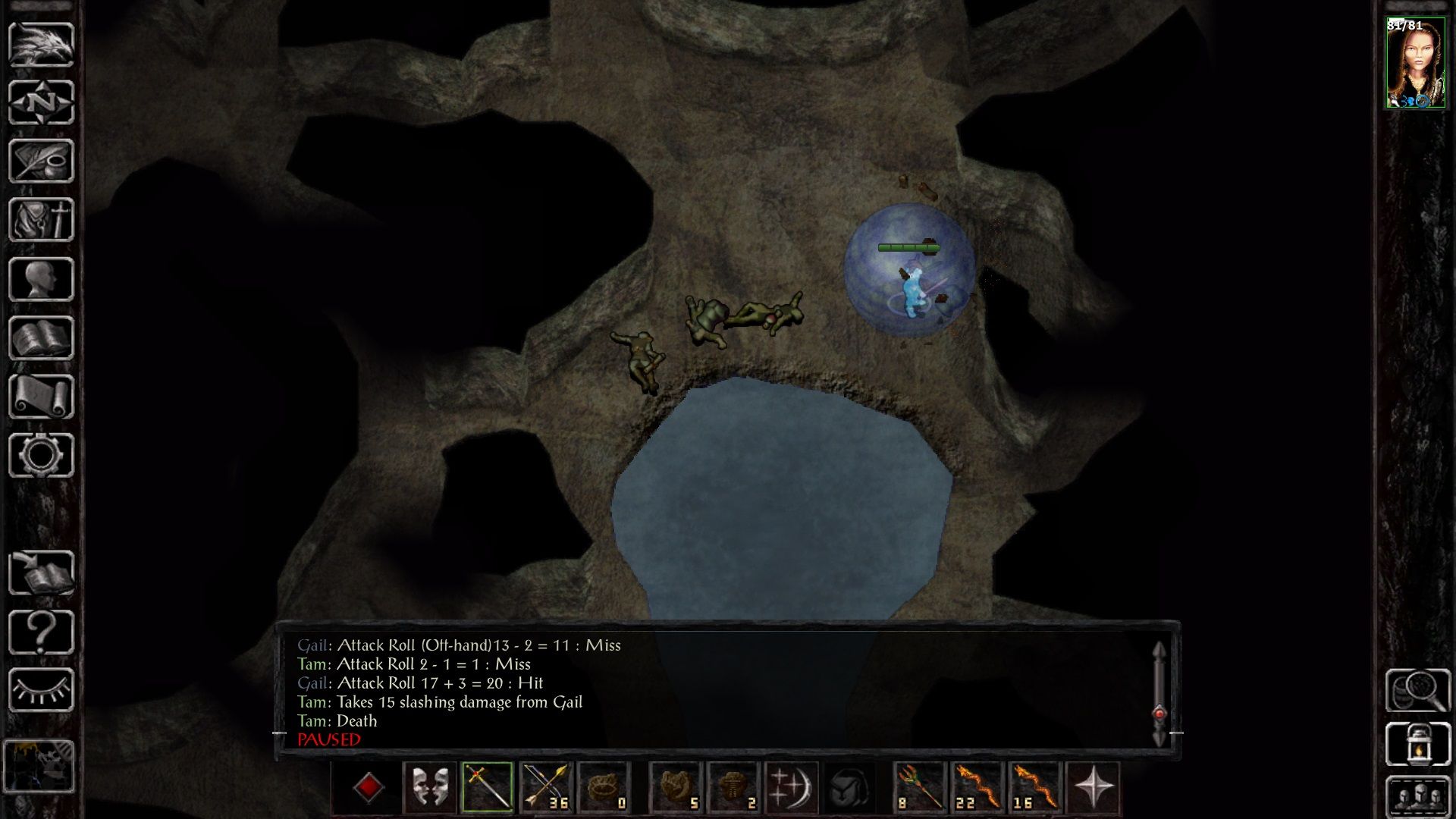Quick save with the book-and-arrow button

click(41, 573)
